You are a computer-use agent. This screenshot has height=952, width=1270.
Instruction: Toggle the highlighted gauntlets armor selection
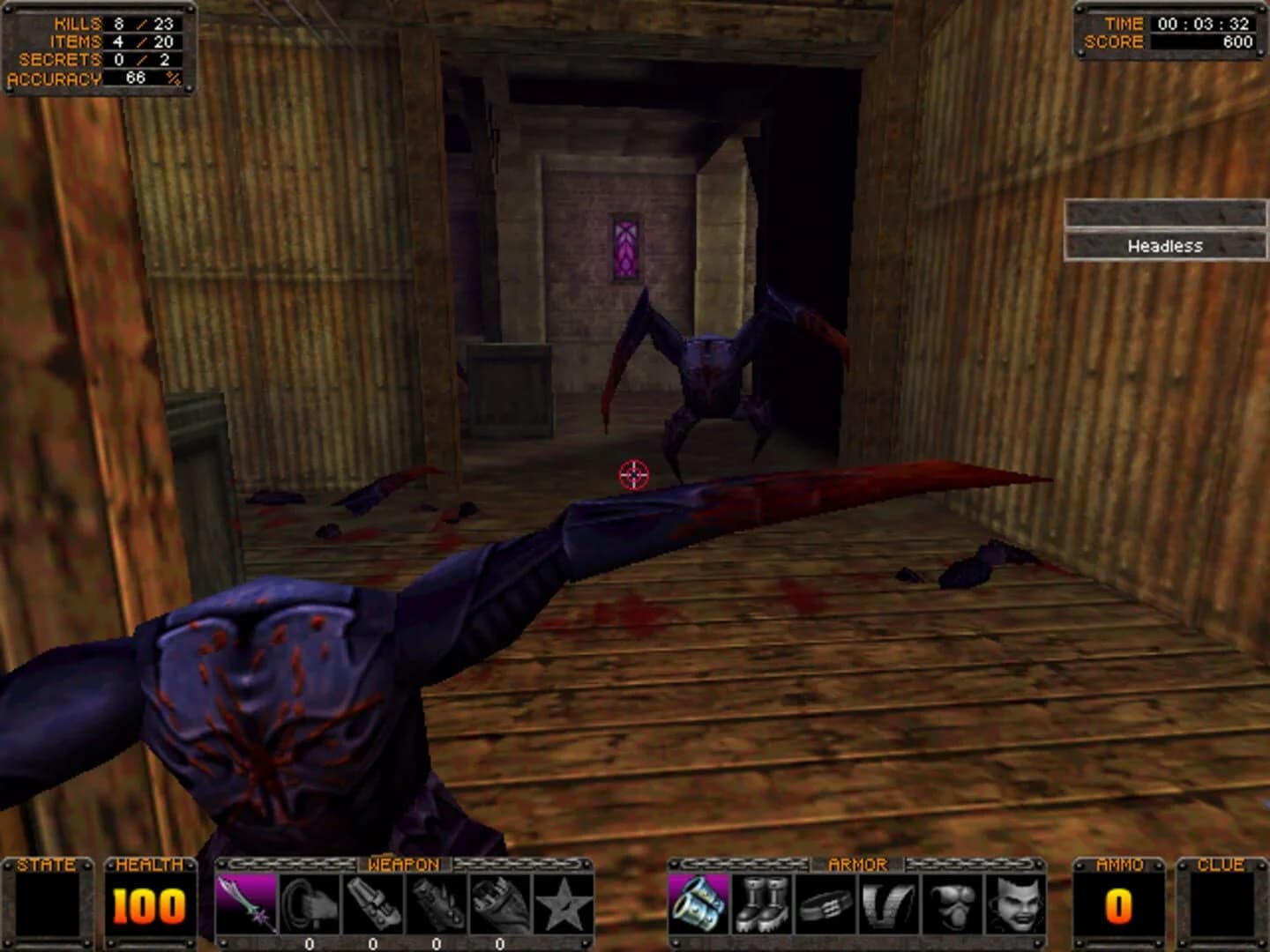click(698, 904)
